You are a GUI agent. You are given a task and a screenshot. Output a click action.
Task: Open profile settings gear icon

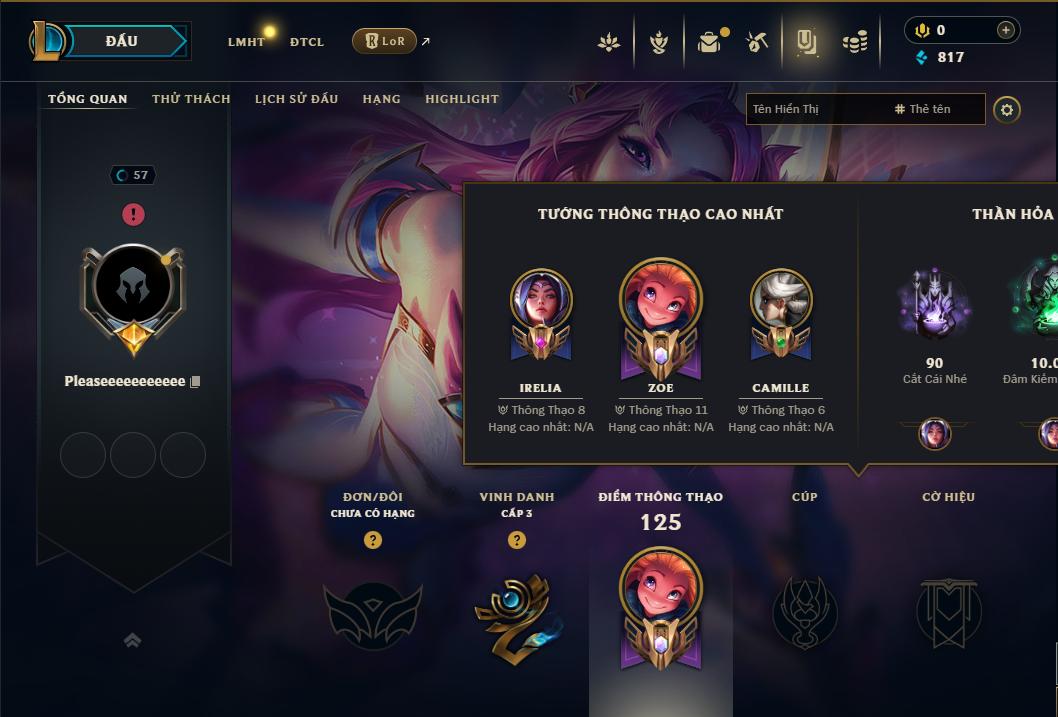[x=1007, y=110]
